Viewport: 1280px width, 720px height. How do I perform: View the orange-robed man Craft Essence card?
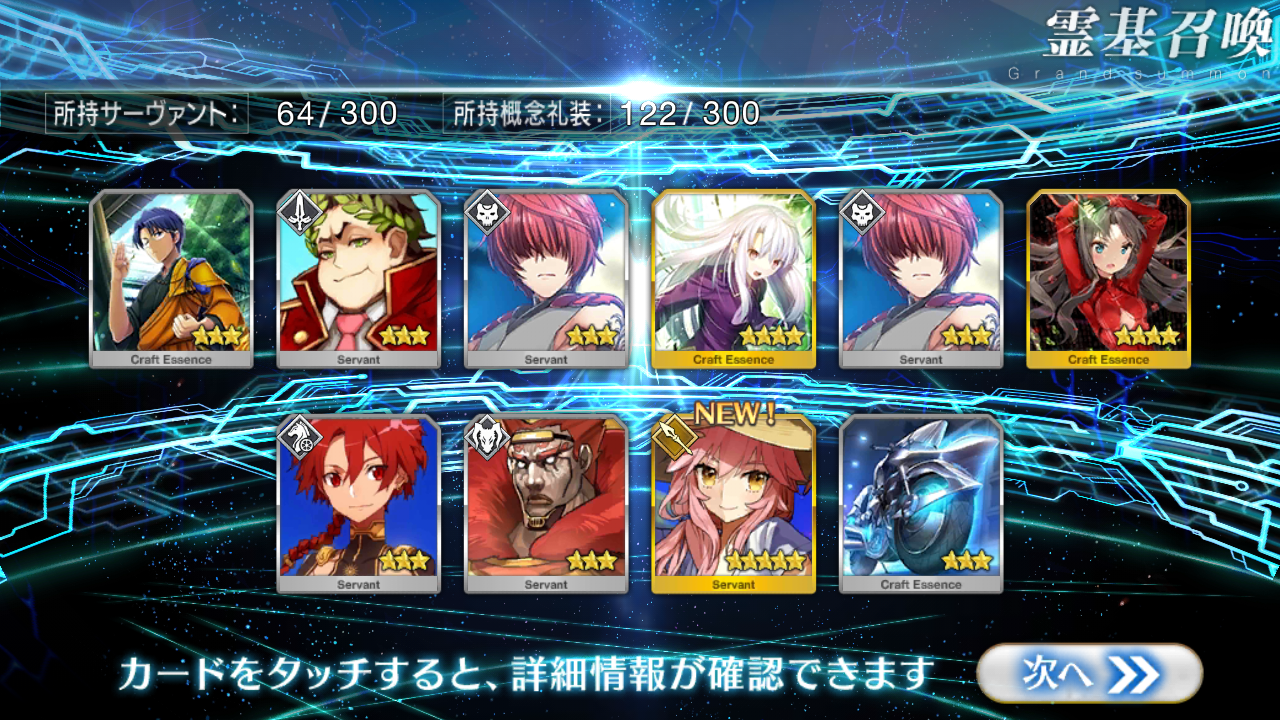(x=171, y=278)
